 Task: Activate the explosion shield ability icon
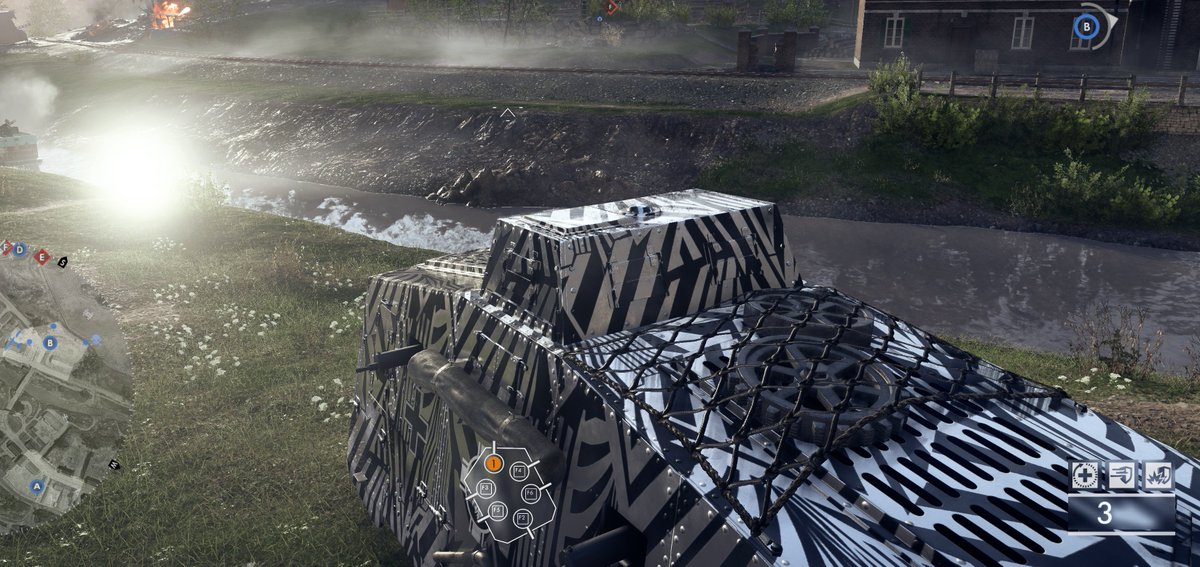[x=1157, y=476]
